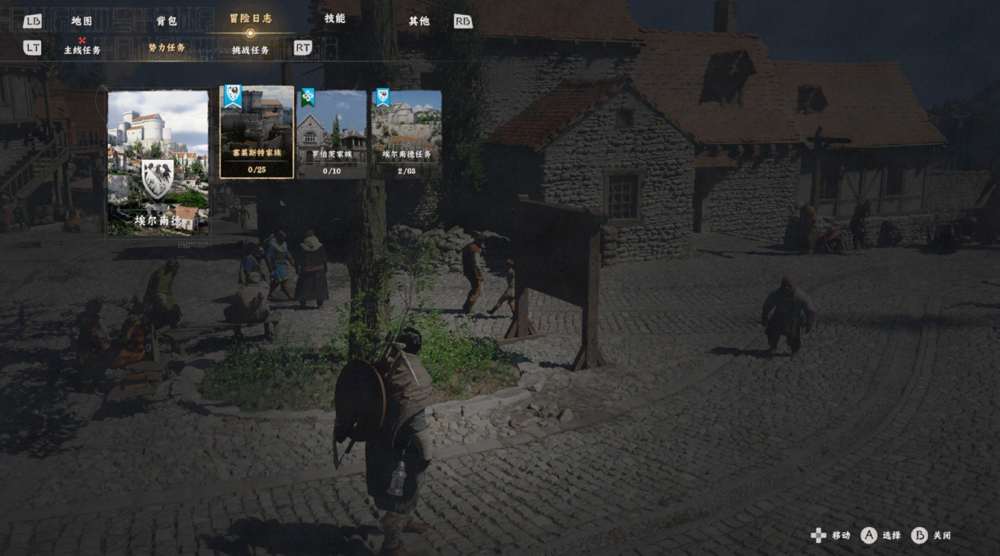The height and width of the screenshot is (556, 1000).
Task: Select the 冒险日志 (Adventure Log) tab
Action: coord(250,18)
